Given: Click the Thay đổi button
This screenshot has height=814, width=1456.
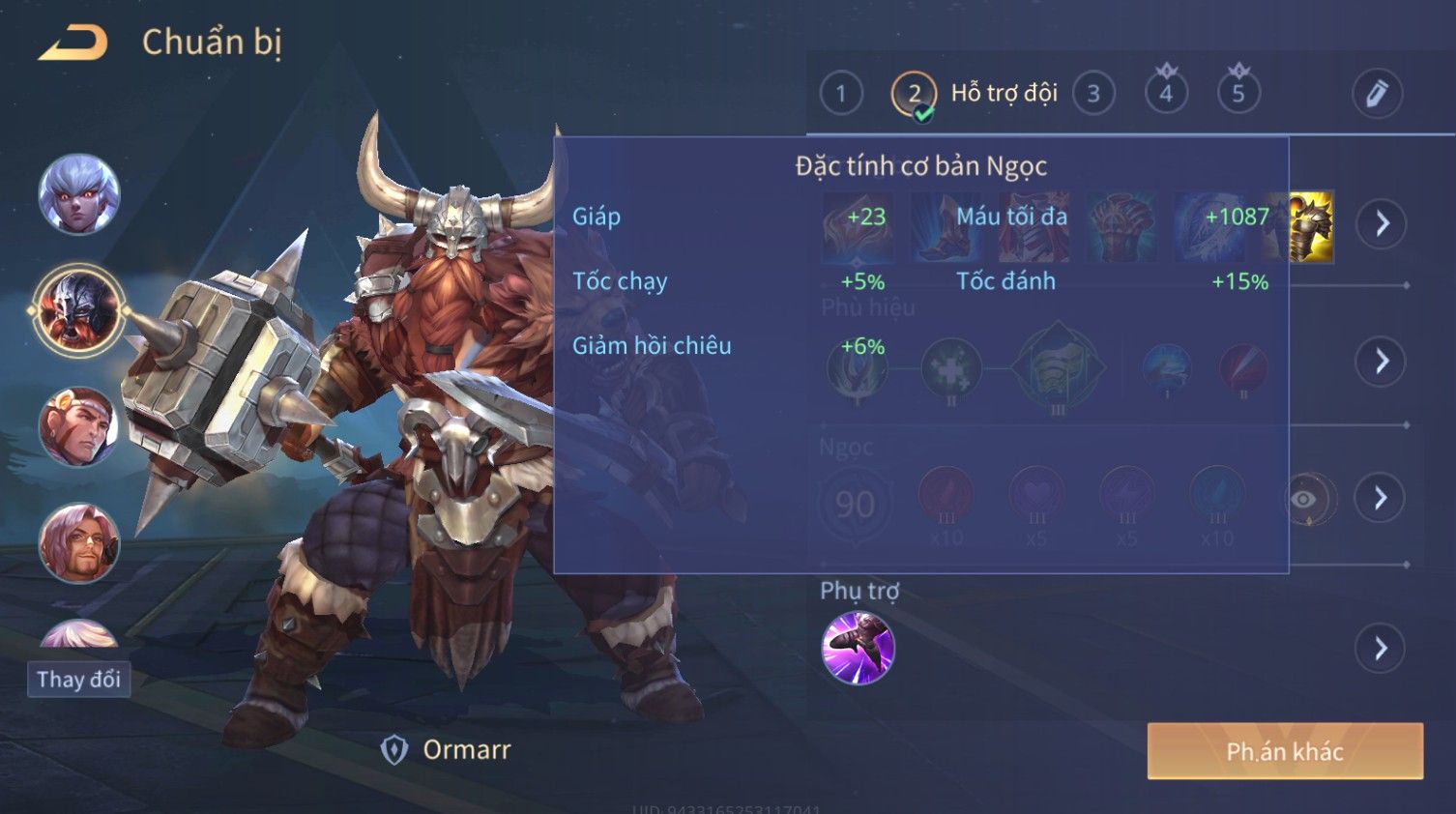Looking at the screenshot, I should [x=78, y=680].
